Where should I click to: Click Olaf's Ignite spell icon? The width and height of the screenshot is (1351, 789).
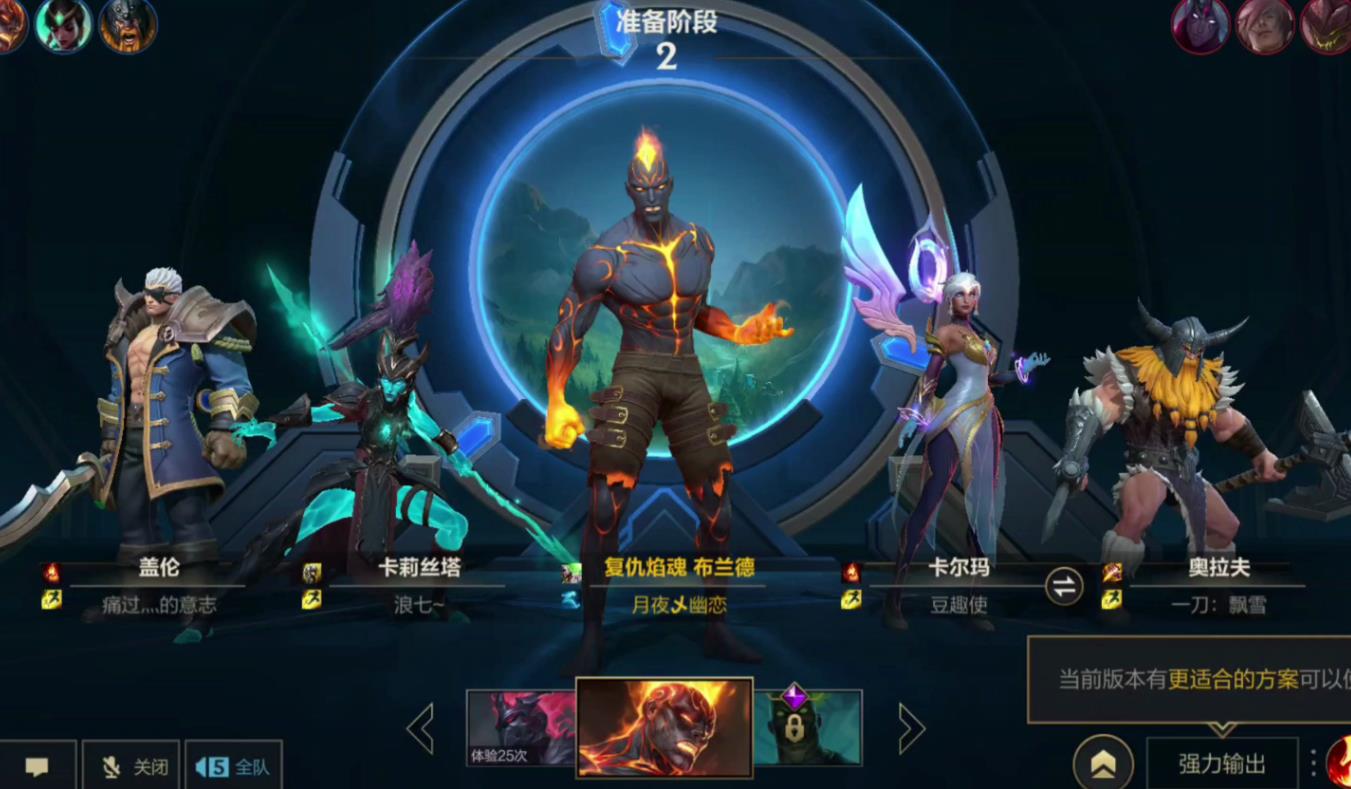pyautogui.click(x=1112, y=573)
